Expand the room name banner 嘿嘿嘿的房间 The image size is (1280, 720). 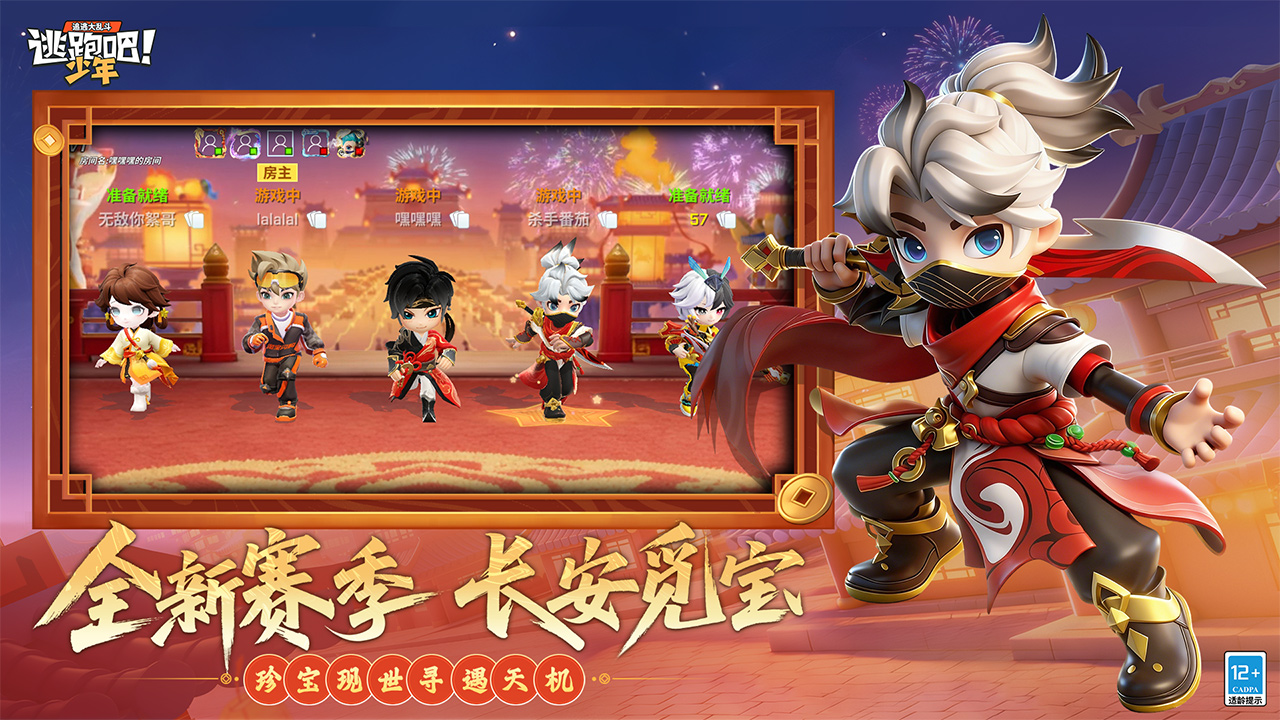click(120, 160)
